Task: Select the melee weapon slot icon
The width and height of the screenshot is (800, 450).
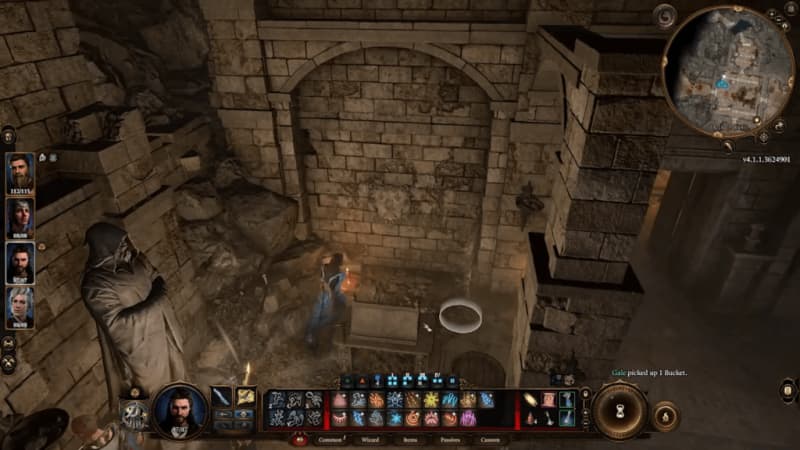Action: 222,397
